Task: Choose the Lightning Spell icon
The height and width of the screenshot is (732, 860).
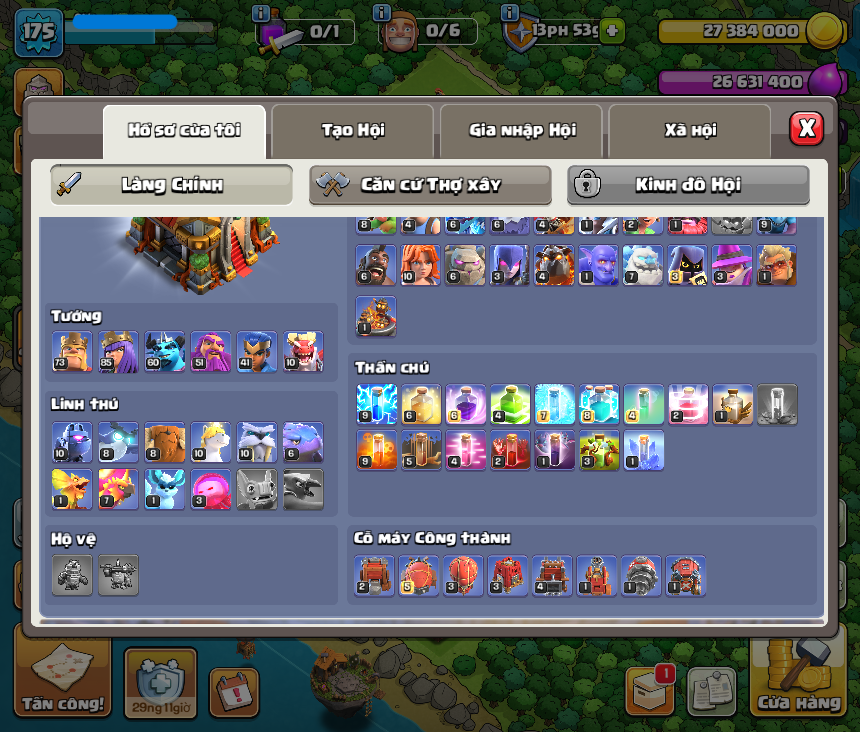Action: (x=376, y=403)
